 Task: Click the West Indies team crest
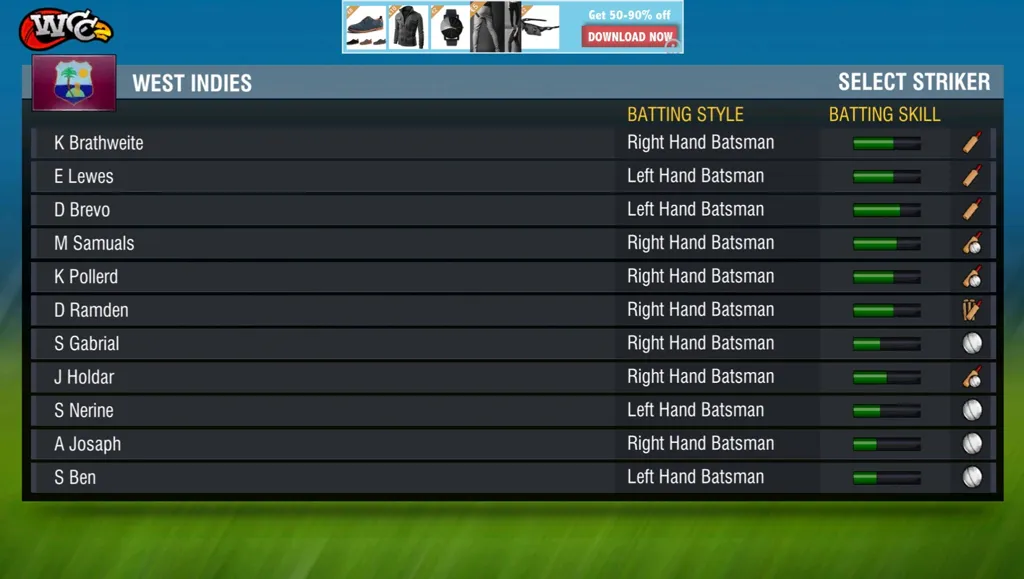pyautogui.click(x=74, y=82)
